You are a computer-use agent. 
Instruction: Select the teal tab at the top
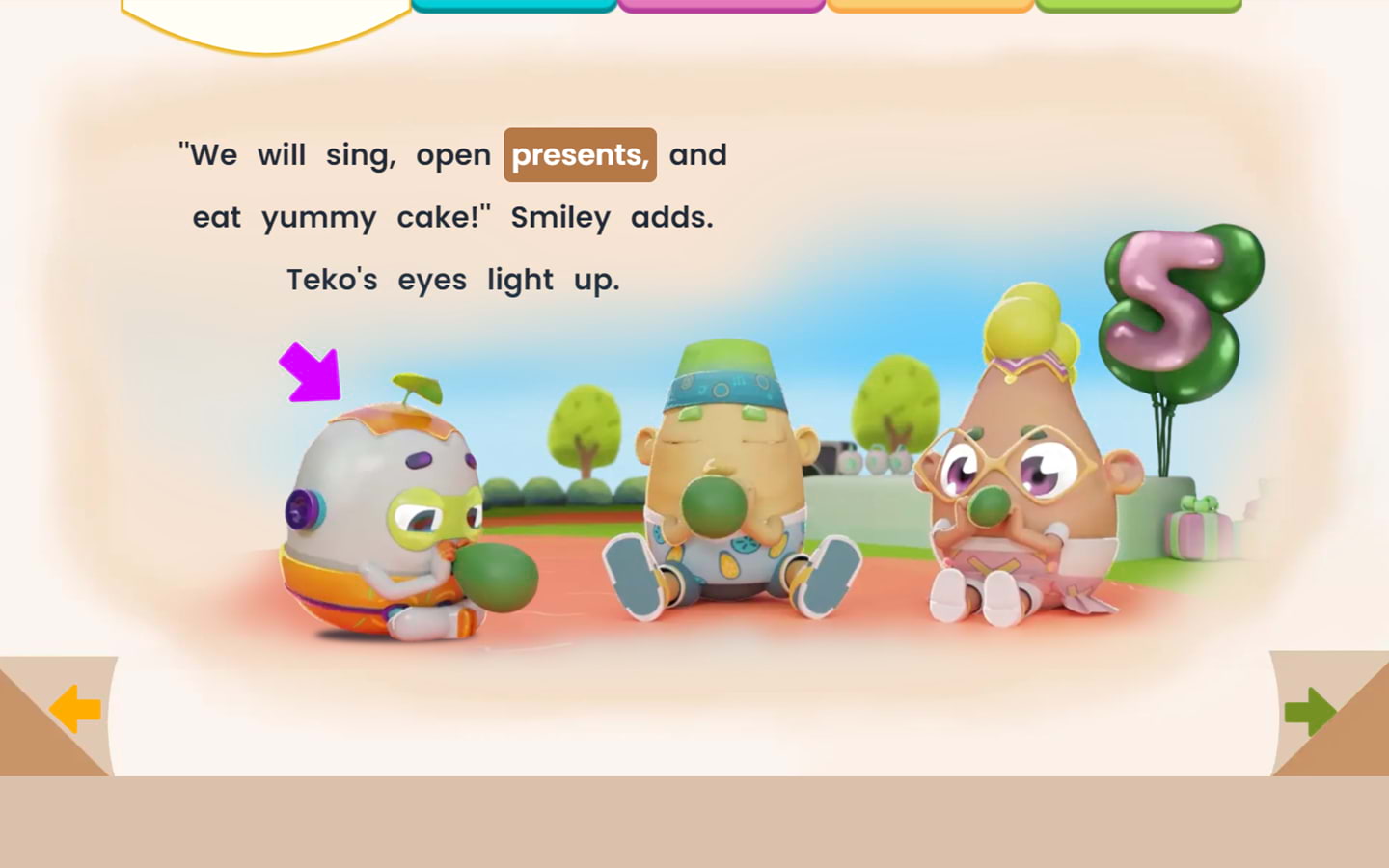514,6
